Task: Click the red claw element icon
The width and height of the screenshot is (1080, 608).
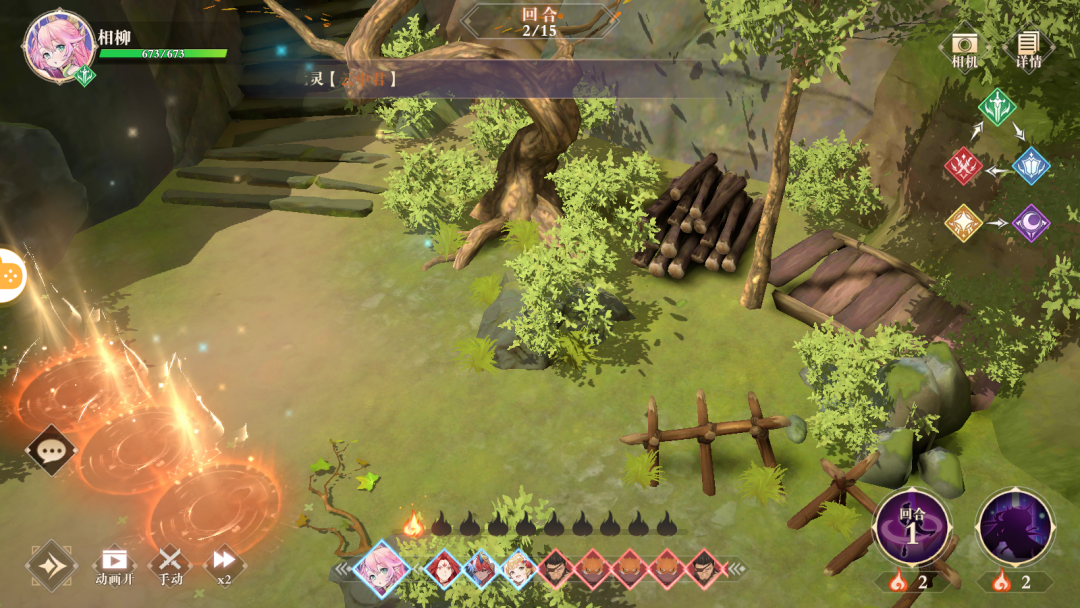Action: (964, 166)
